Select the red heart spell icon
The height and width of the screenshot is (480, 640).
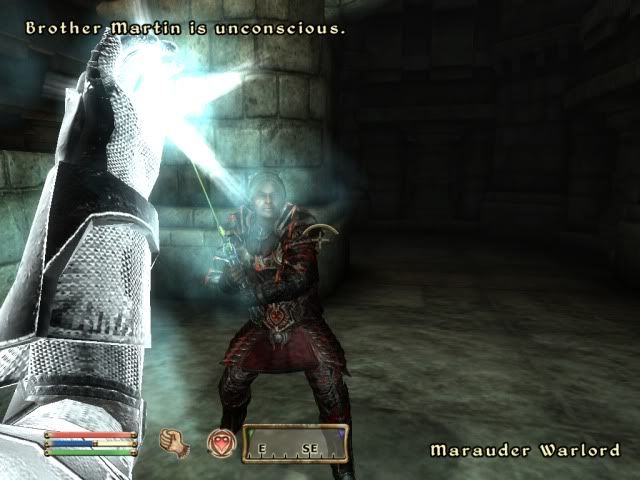pos(220,442)
